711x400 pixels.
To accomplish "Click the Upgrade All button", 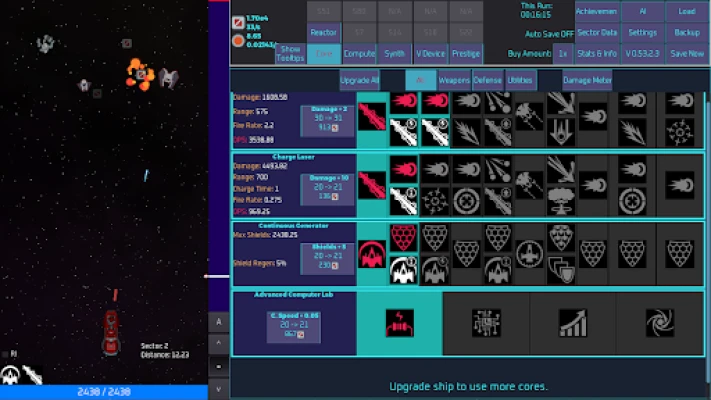I will pos(359,80).
